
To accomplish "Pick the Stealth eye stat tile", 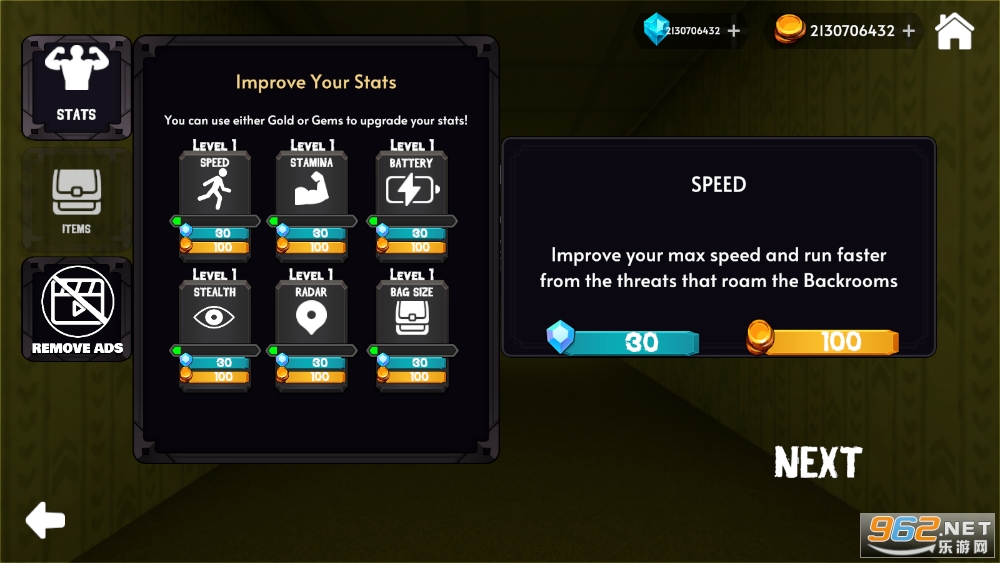I will [214, 313].
